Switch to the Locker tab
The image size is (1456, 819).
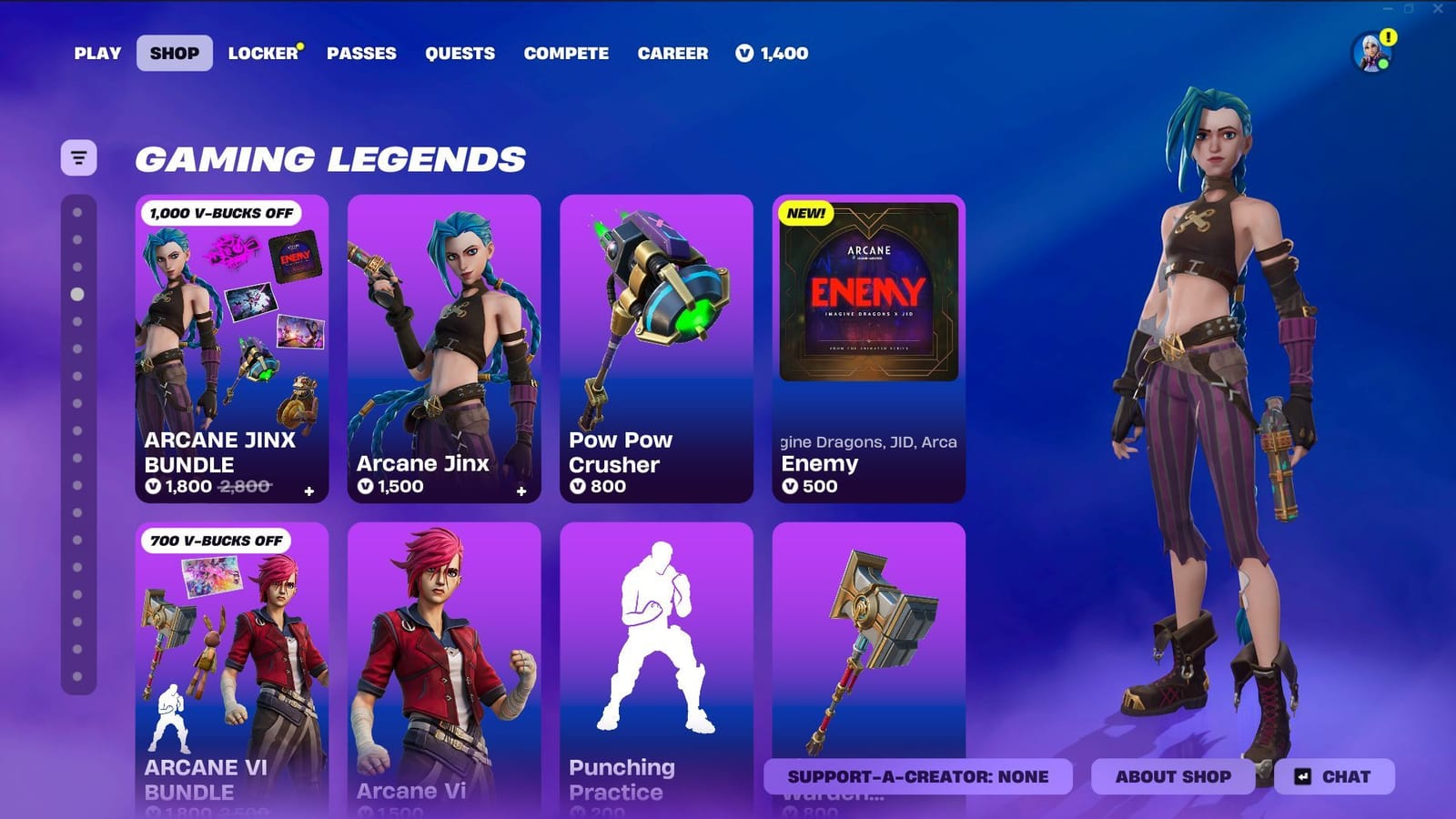click(262, 54)
